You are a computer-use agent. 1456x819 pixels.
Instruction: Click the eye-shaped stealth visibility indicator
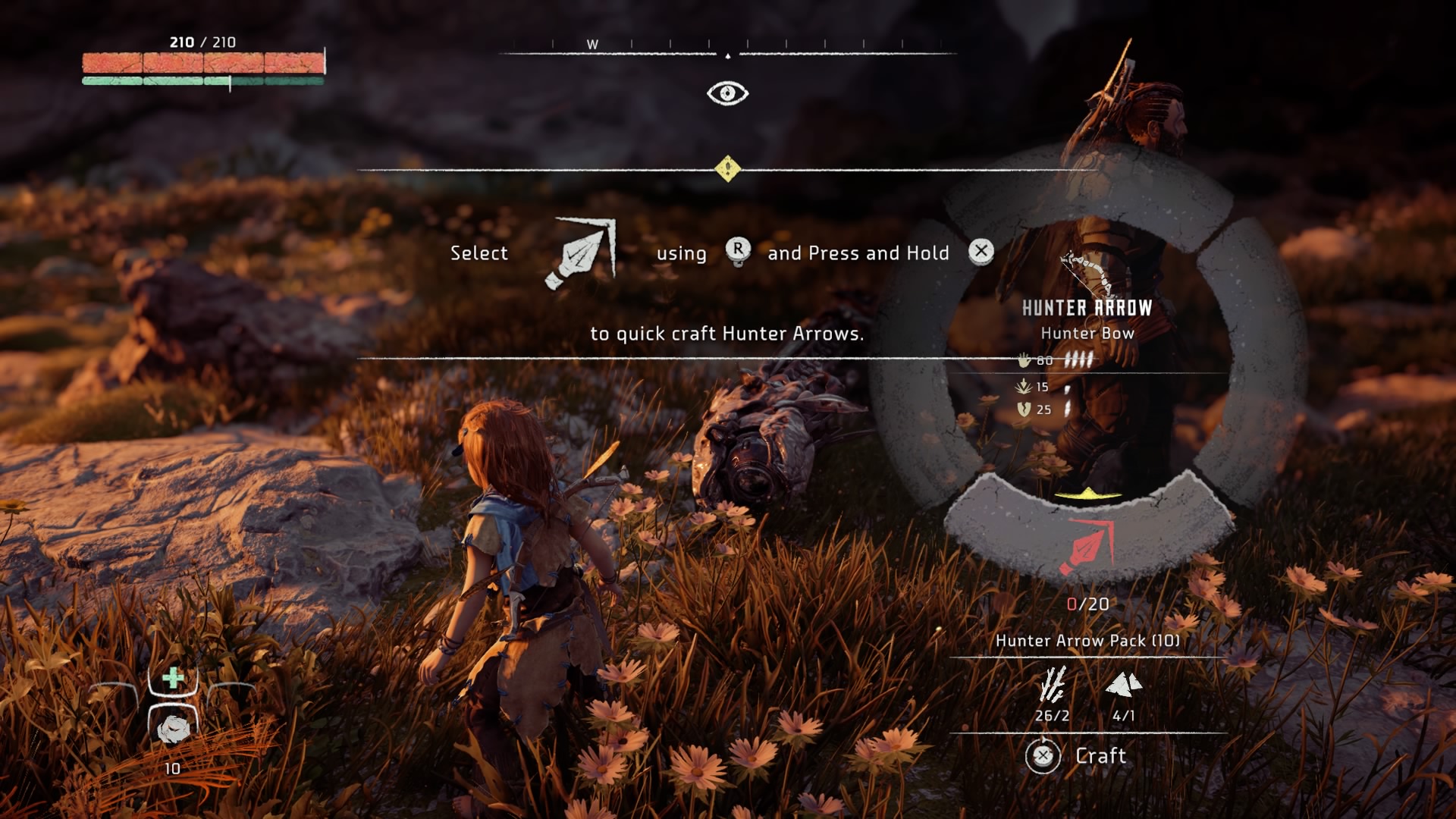[x=727, y=93]
